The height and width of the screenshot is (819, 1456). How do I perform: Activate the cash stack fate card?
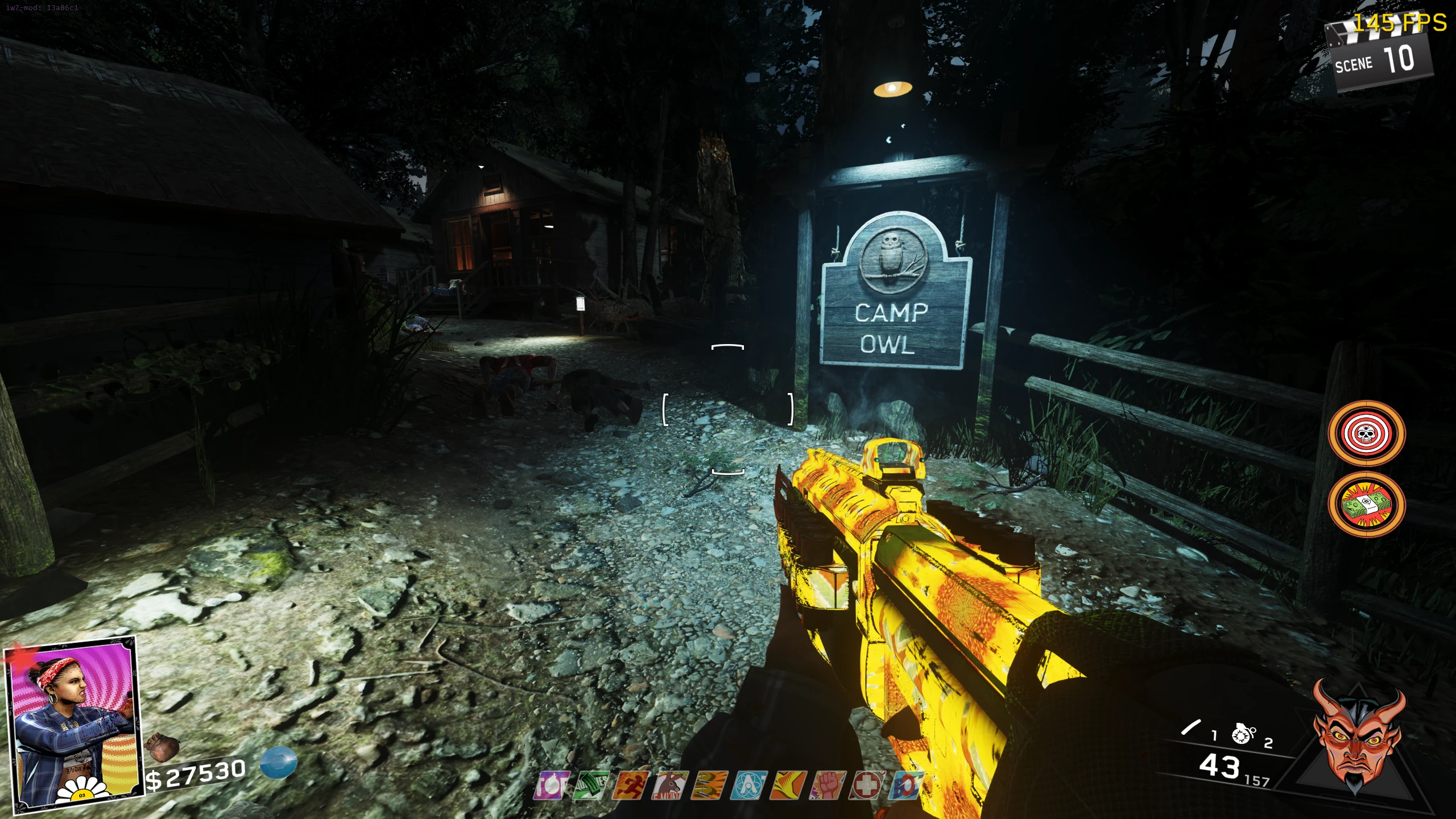pos(1366,504)
